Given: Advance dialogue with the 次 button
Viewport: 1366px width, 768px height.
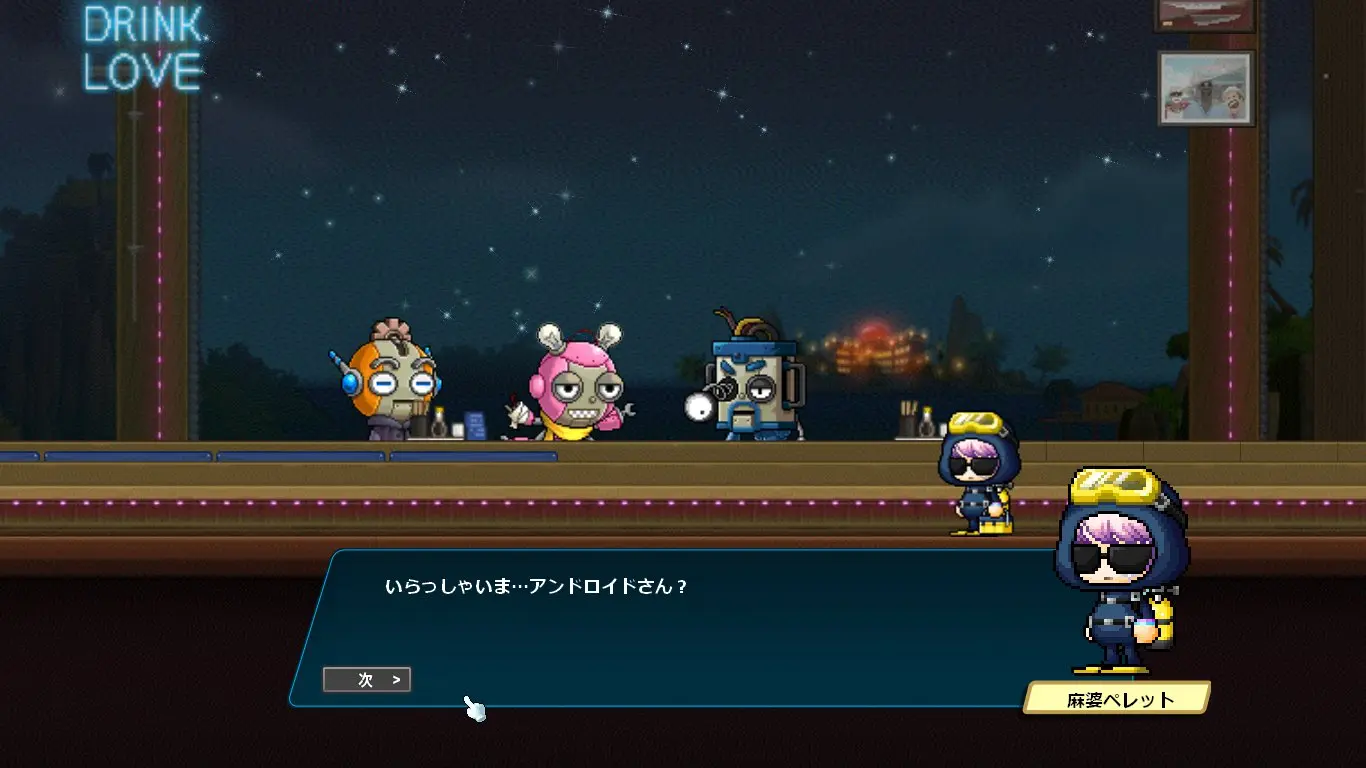Looking at the screenshot, I should [367, 680].
